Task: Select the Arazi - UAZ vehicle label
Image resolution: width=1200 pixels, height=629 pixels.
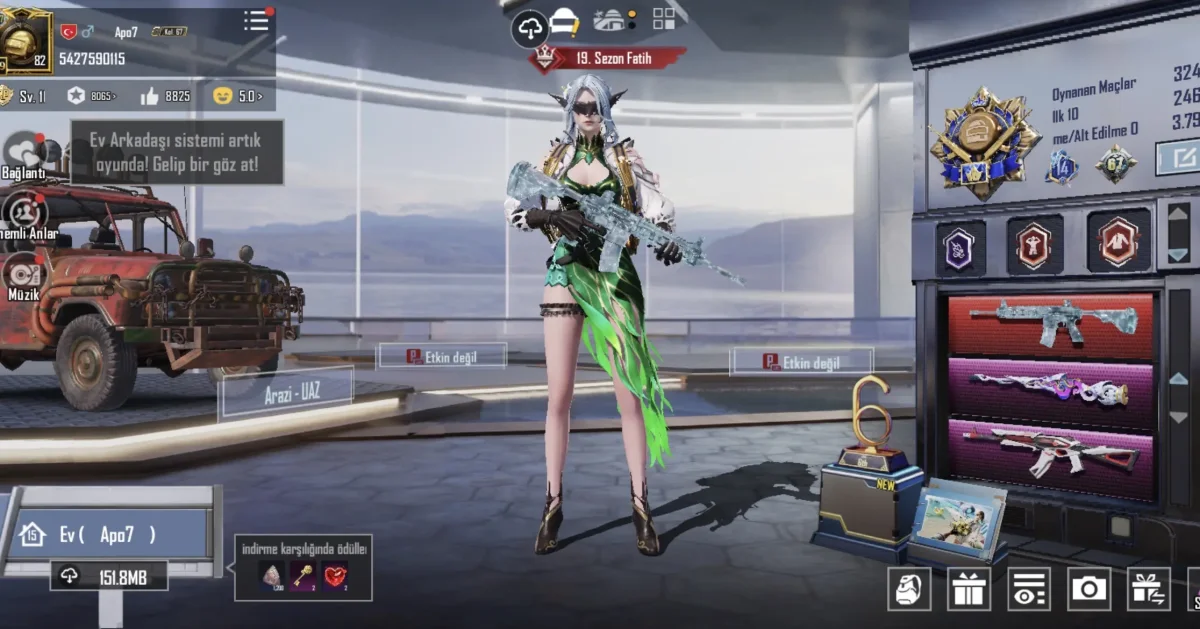Action: tap(286, 391)
